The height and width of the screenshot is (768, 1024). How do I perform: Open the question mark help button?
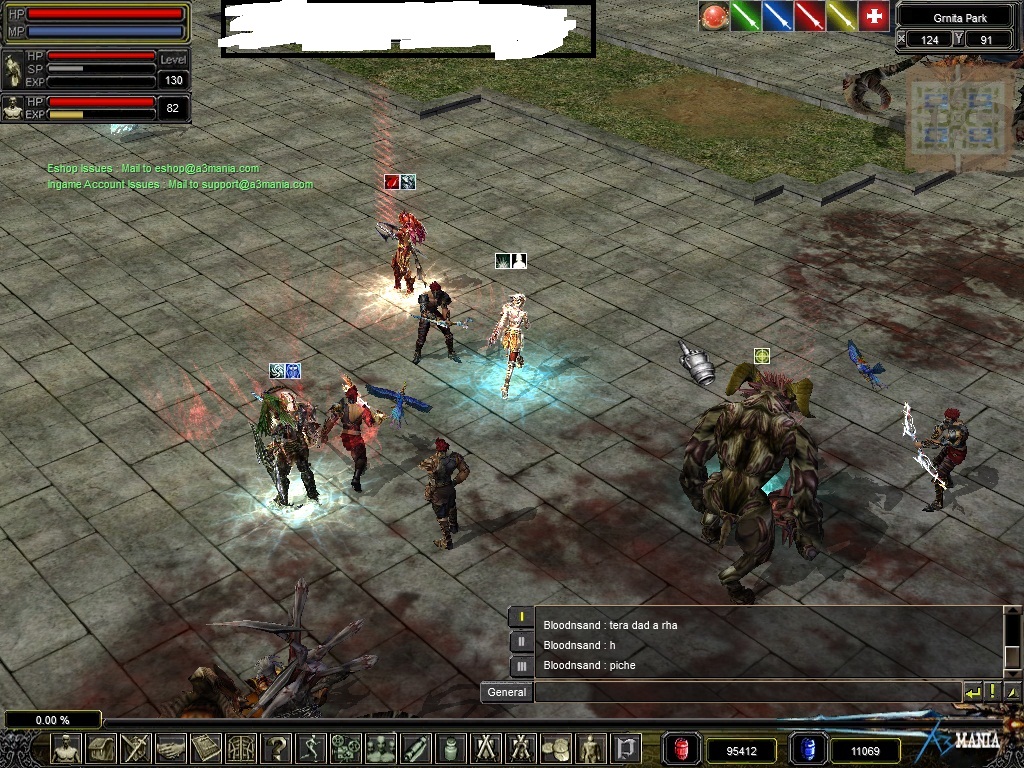coord(277,748)
